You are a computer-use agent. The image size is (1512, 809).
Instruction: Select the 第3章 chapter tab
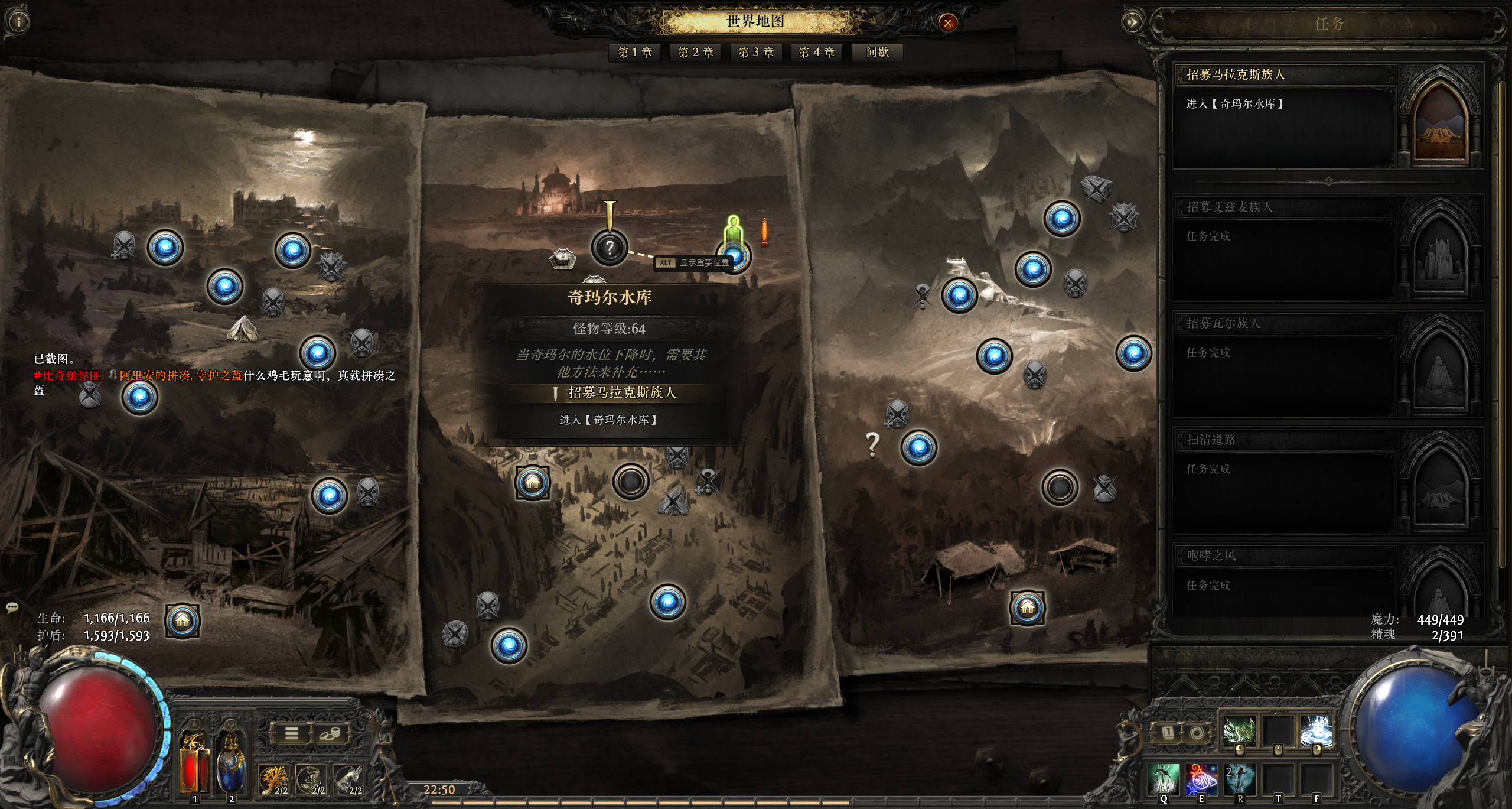756,53
